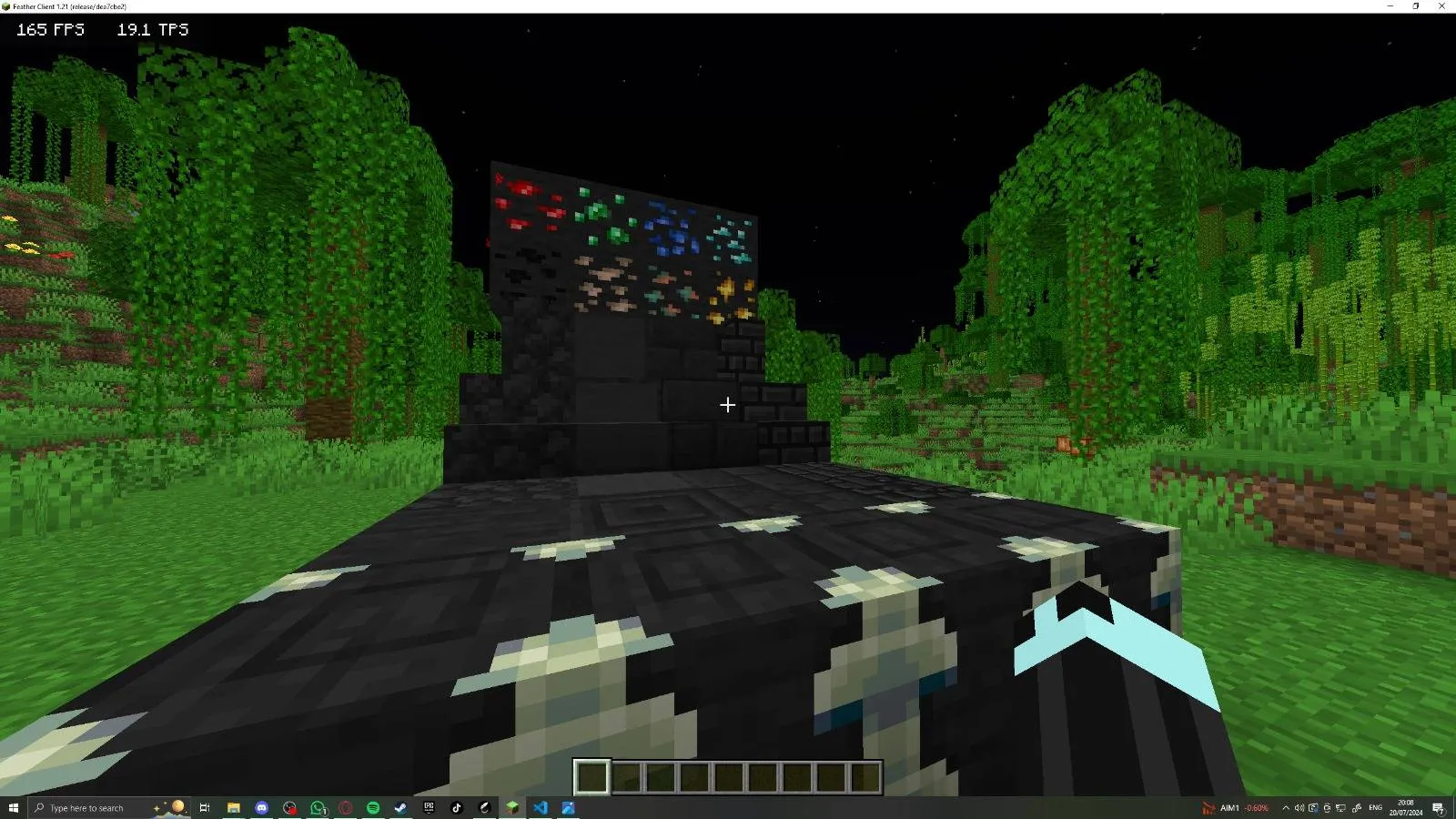The width and height of the screenshot is (1456, 819).
Task: Switch the ENG input language indicator
Action: pyautogui.click(x=1376, y=807)
